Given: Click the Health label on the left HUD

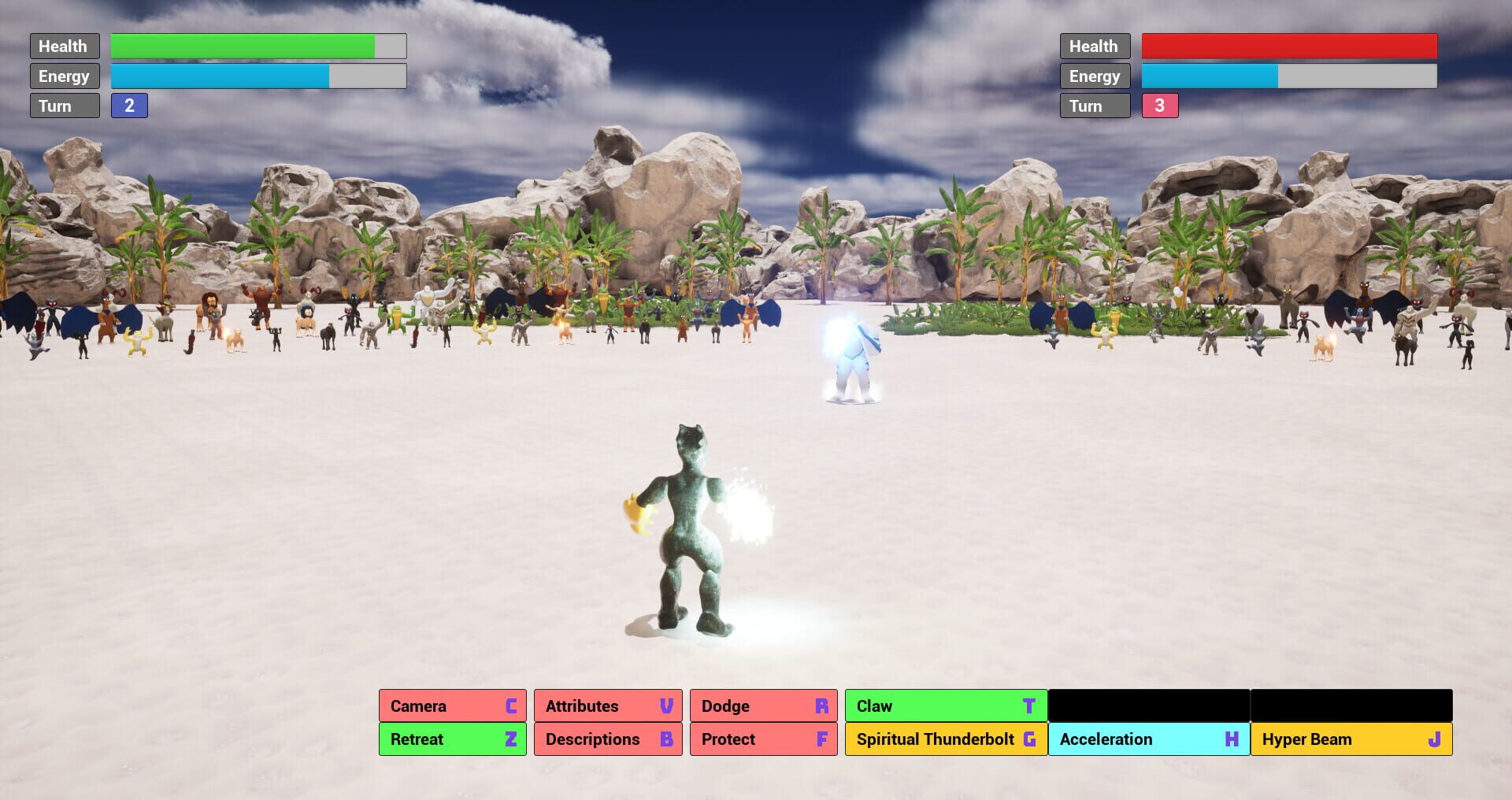Looking at the screenshot, I should pyautogui.click(x=64, y=46).
